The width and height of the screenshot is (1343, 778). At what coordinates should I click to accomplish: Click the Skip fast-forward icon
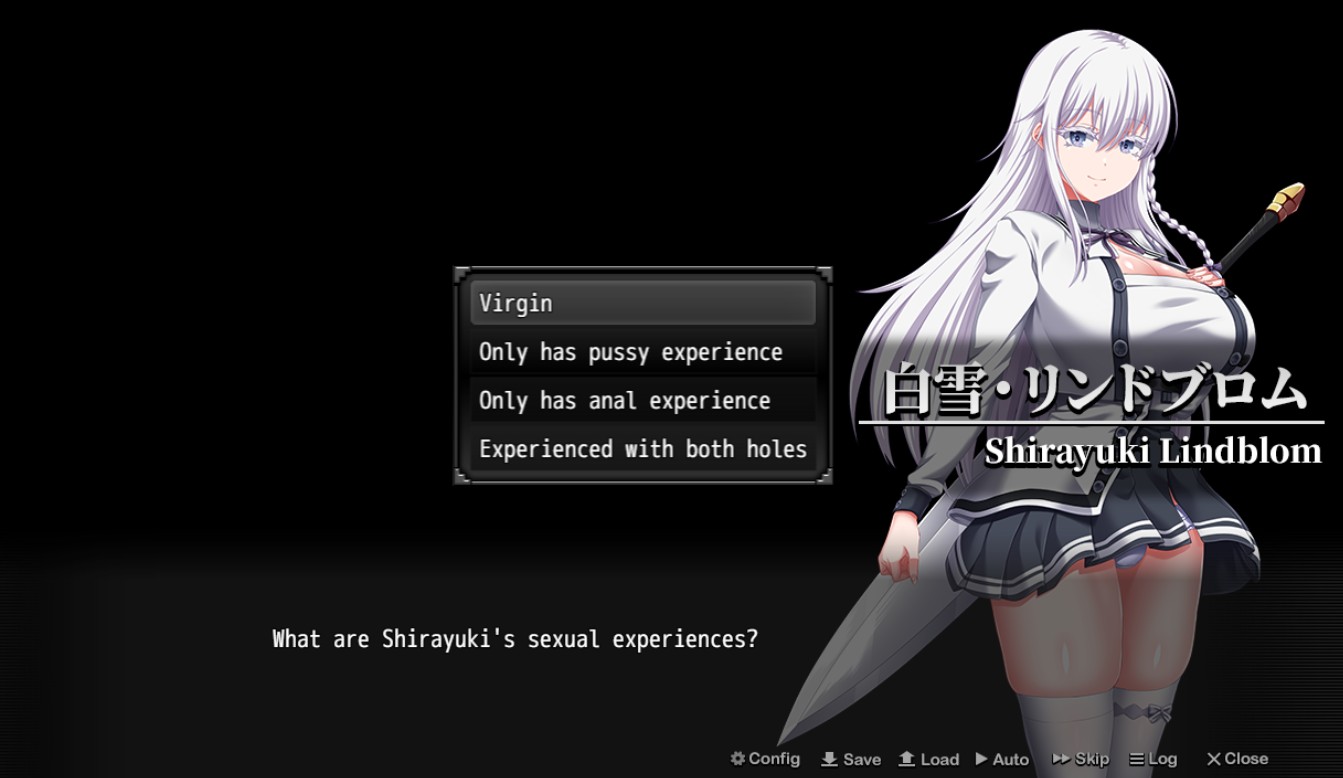point(1061,758)
